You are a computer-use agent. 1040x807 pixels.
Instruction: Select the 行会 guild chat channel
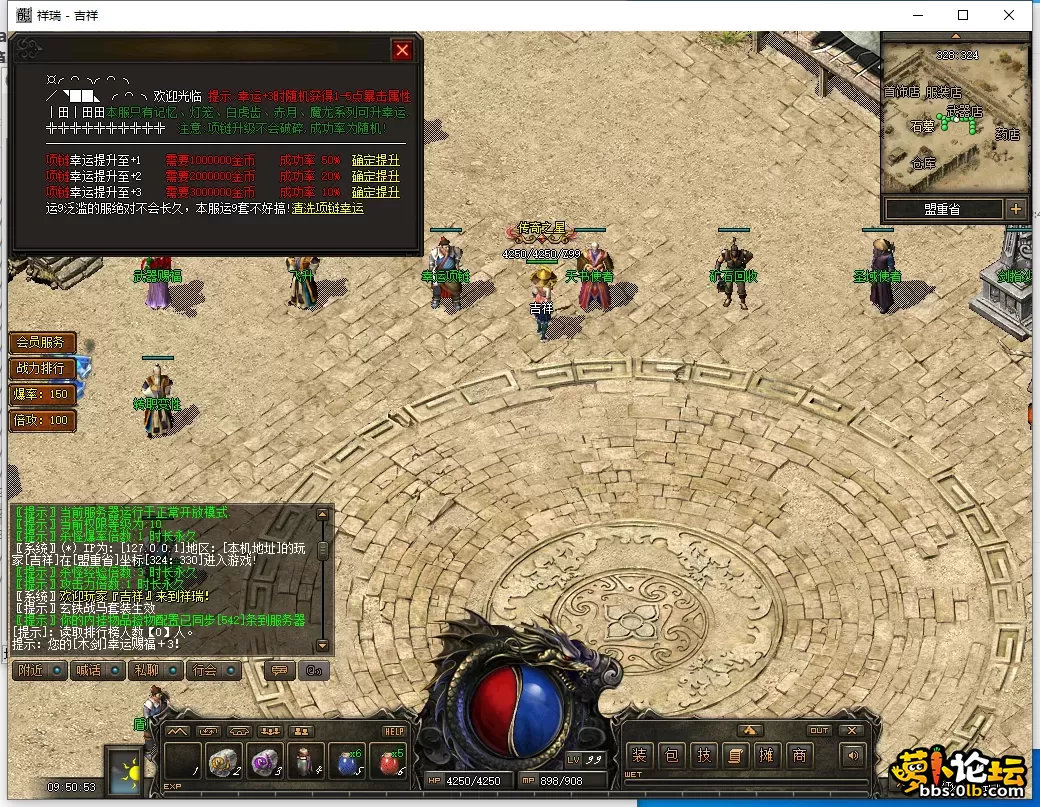211,670
